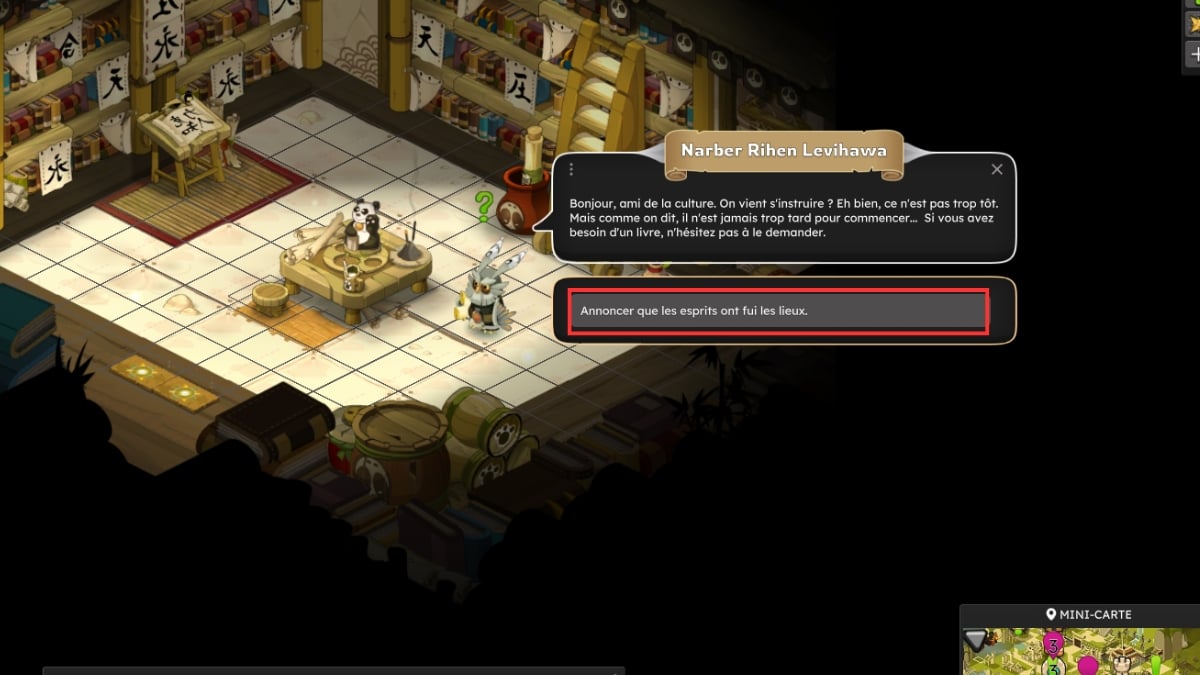Click the plus button on the side panel
Viewport: 1200px width, 675px height.
[1192, 53]
